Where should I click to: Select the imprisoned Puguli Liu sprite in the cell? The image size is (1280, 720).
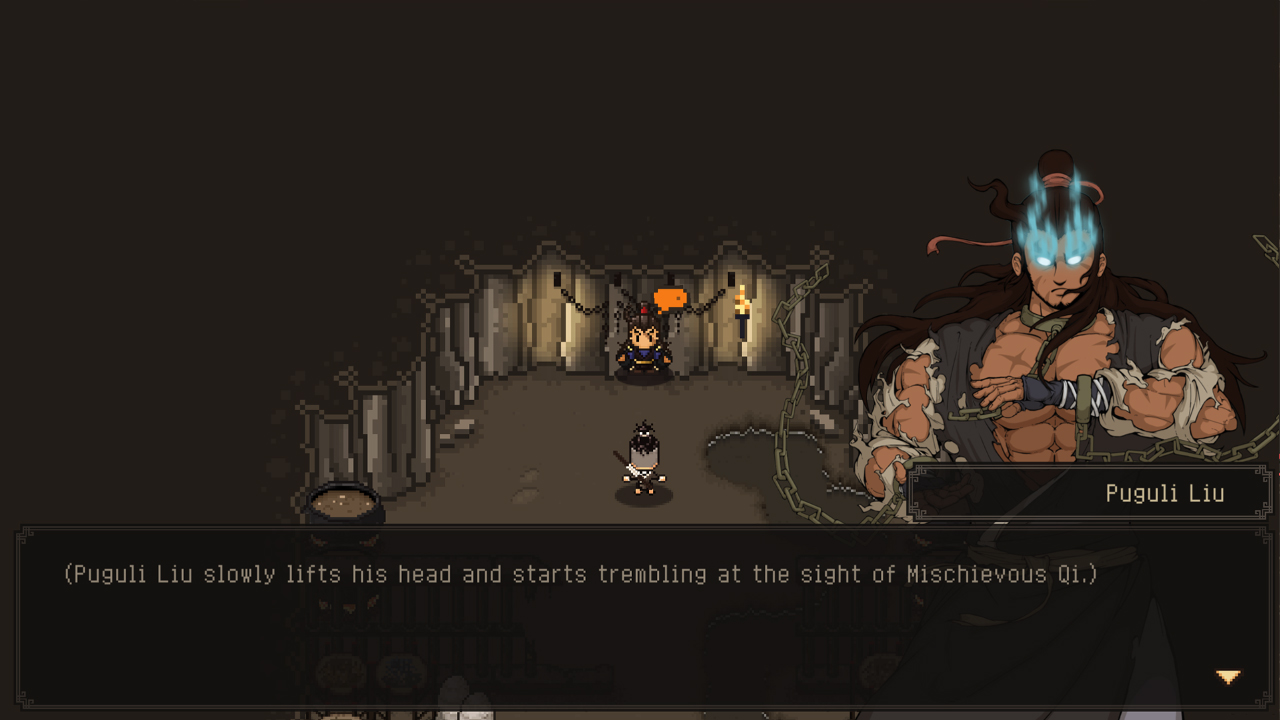645,350
